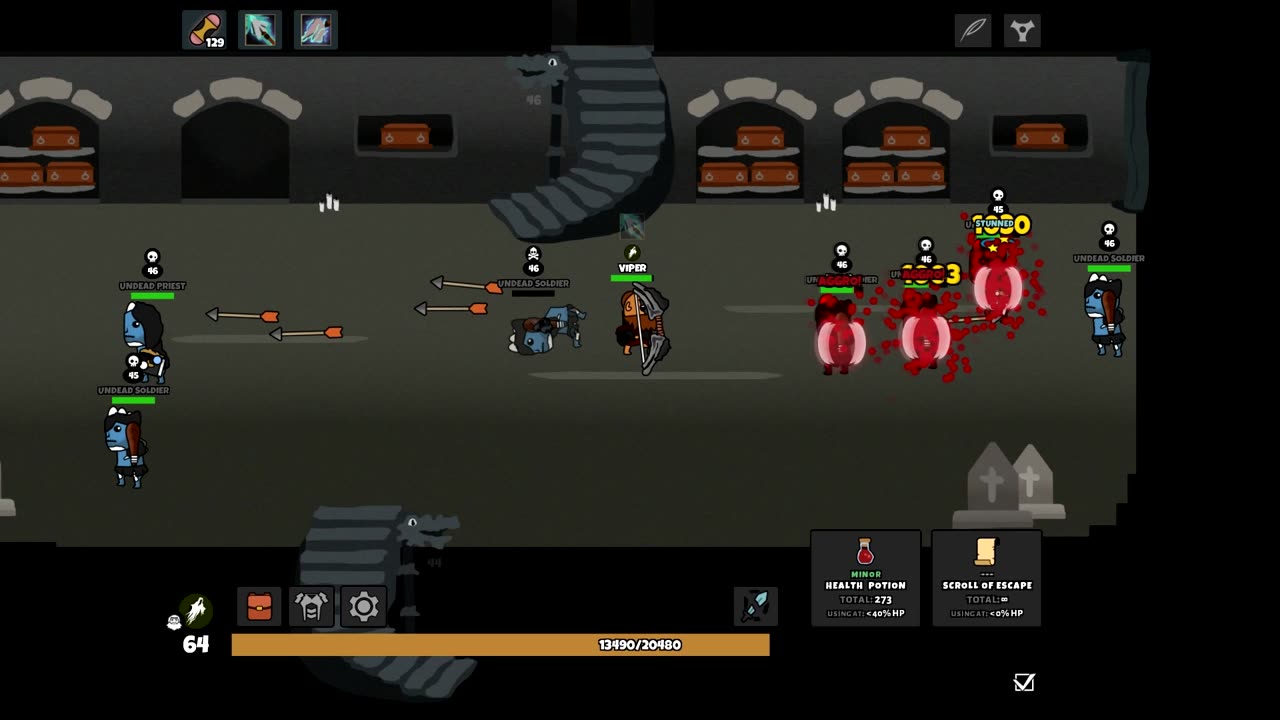
Task: Toggle the checkbox in the bottom corner
Action: (1024, 682)
